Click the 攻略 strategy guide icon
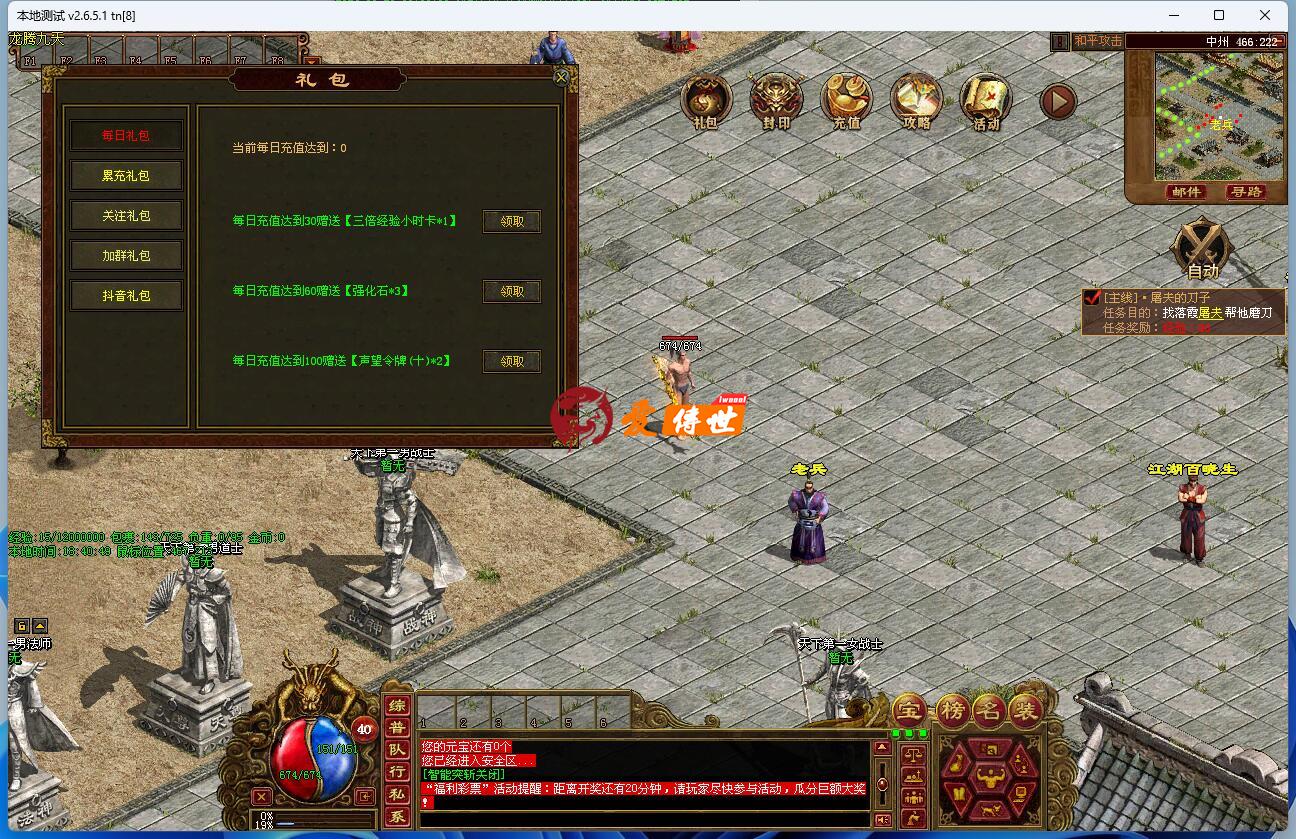Image resolution: width=1296 pixels, height=839 pixels. [916, 101]
